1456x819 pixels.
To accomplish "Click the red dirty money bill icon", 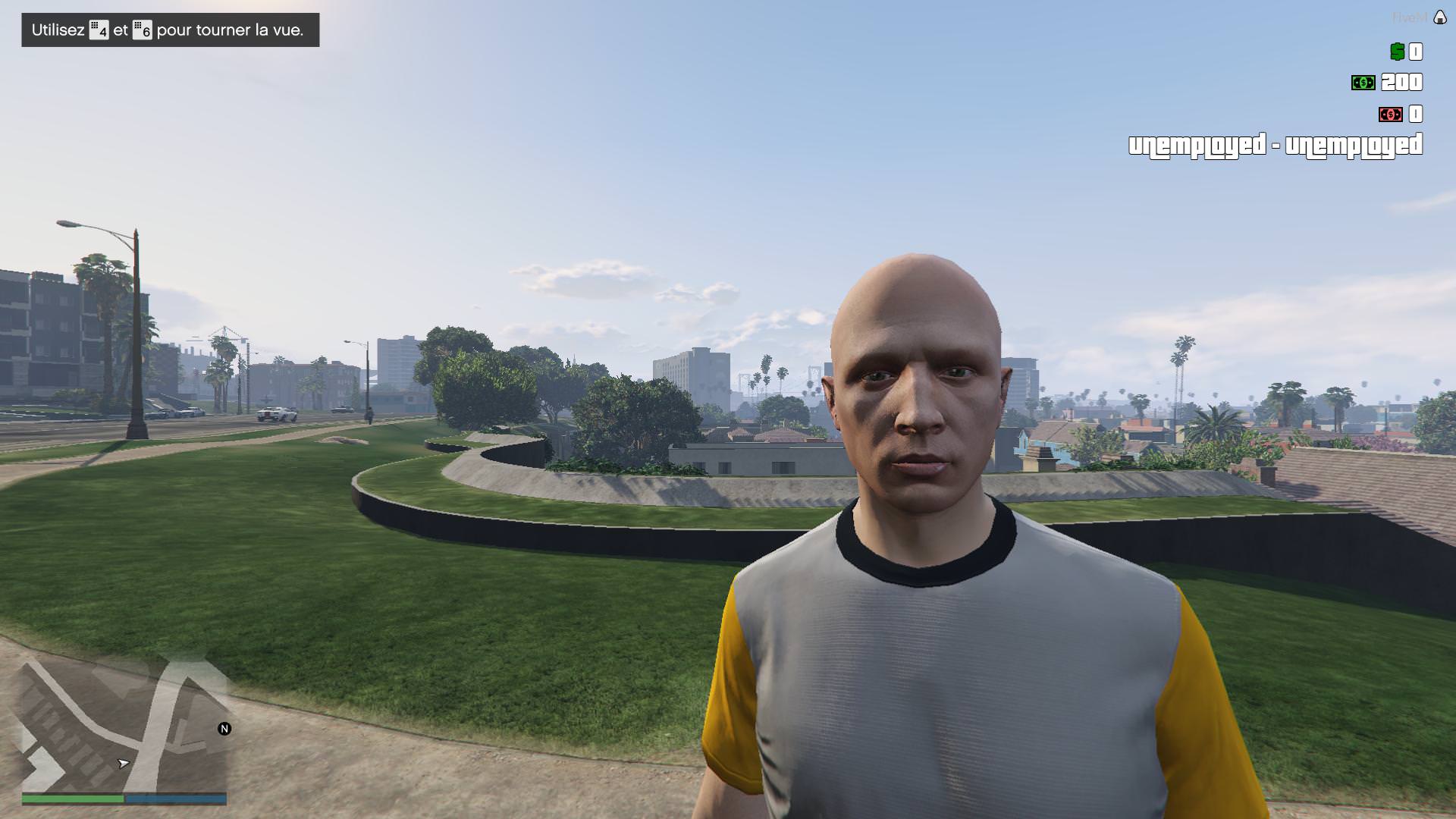I will (1389, 114).
